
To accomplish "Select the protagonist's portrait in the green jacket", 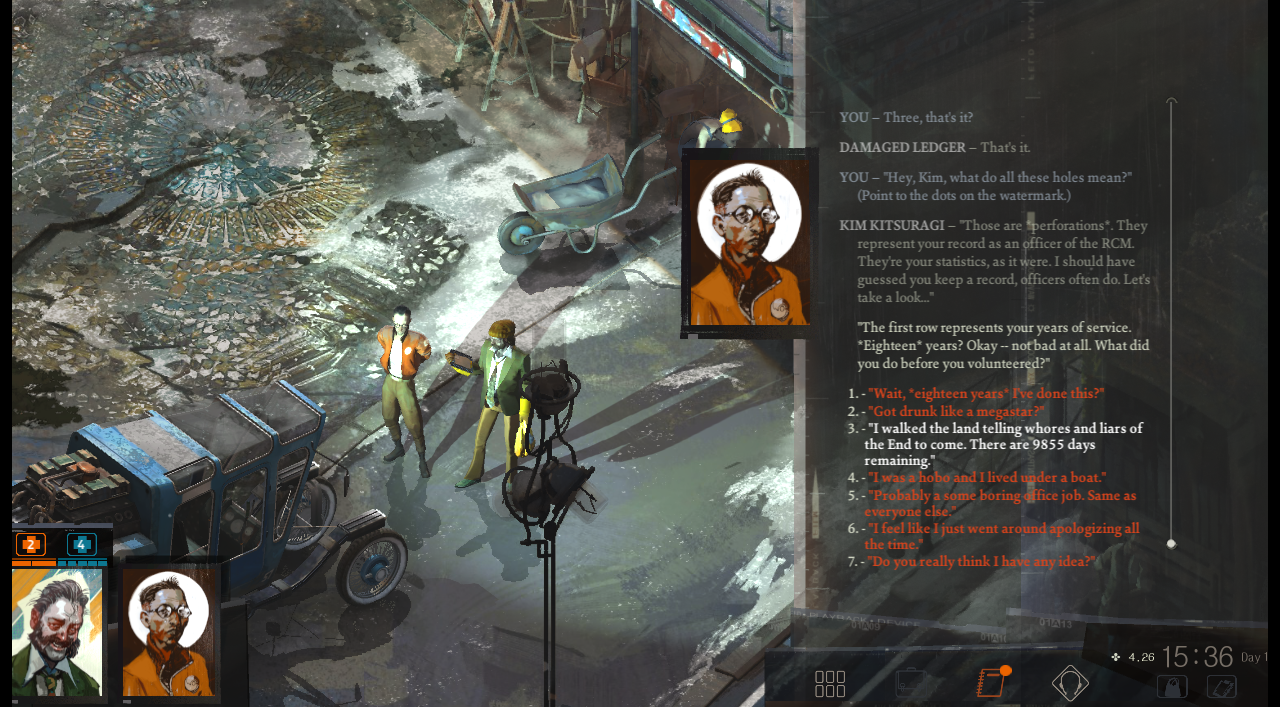I will click(57, 632).
